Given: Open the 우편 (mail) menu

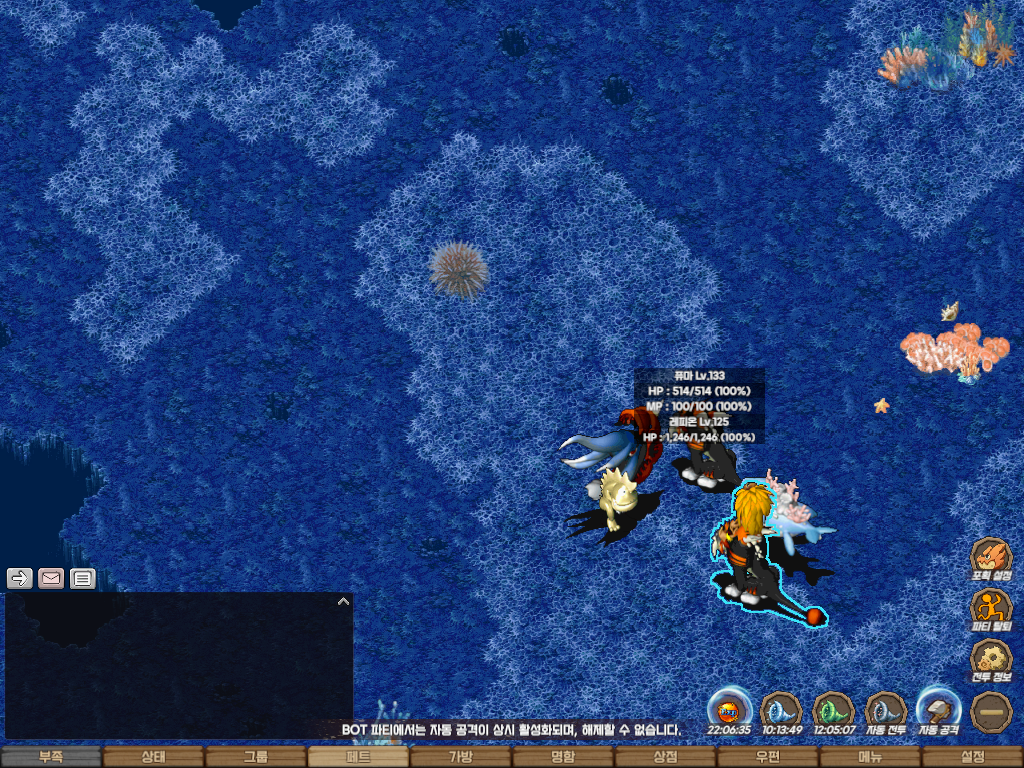Looking at the screenshot, I should point(767,757).
